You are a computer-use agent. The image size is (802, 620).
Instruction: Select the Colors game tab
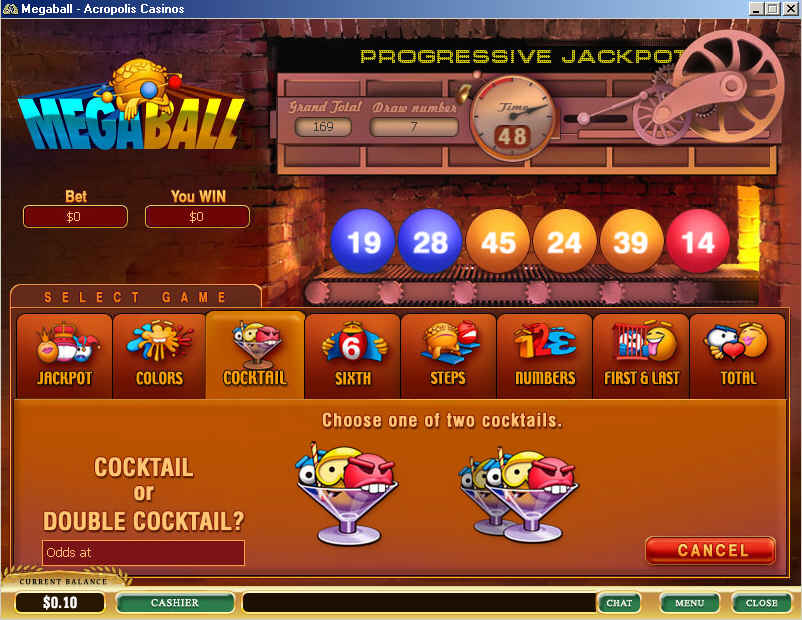[x=160, y=355]
